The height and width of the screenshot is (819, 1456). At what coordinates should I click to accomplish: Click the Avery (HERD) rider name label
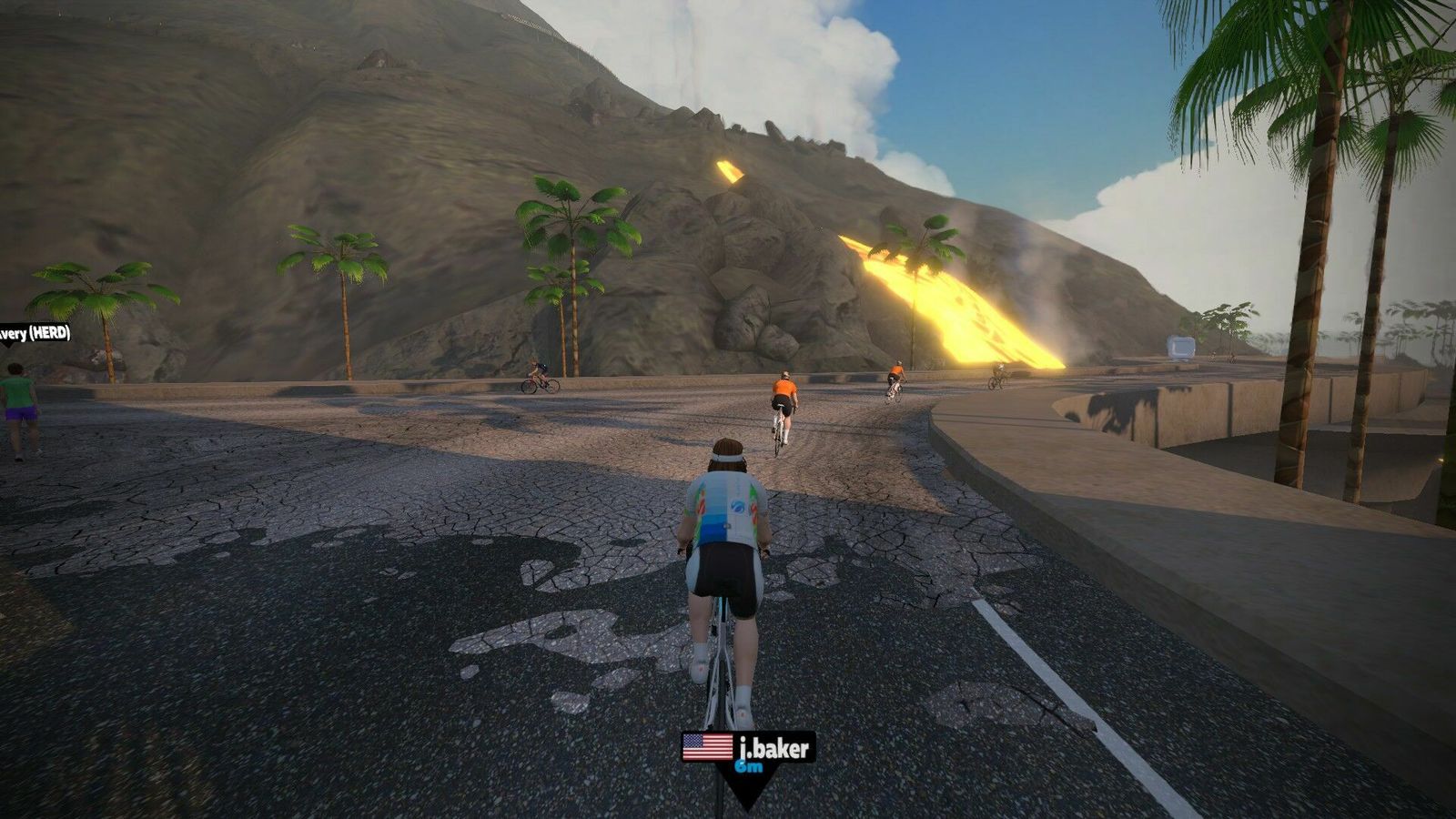[x=35, y=333]
